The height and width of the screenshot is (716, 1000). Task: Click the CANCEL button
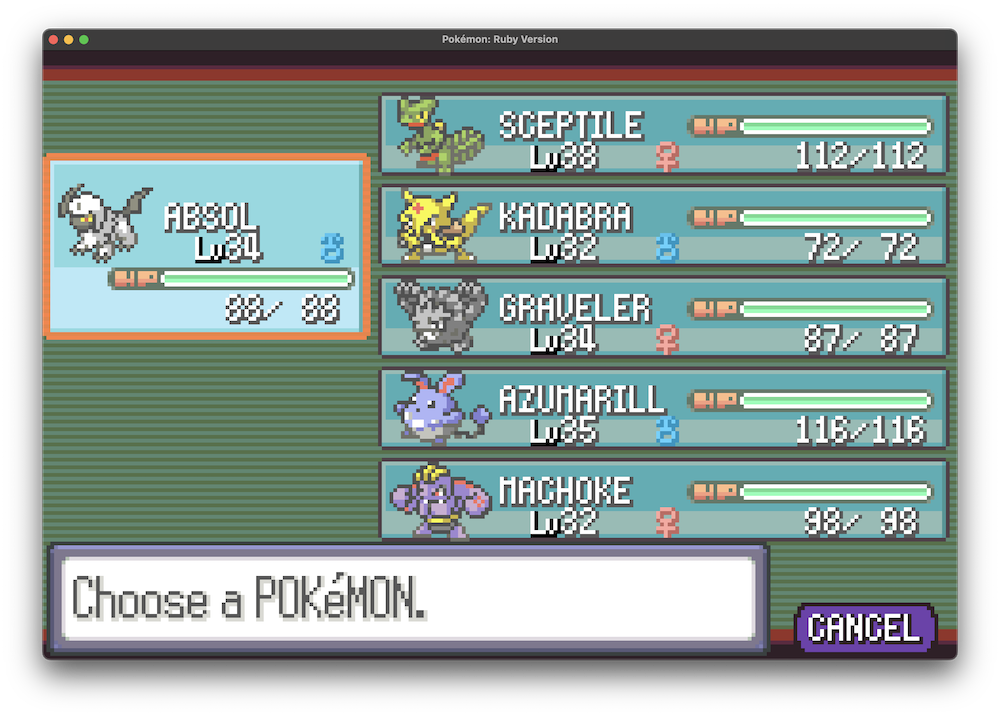(x=864, y=628)
